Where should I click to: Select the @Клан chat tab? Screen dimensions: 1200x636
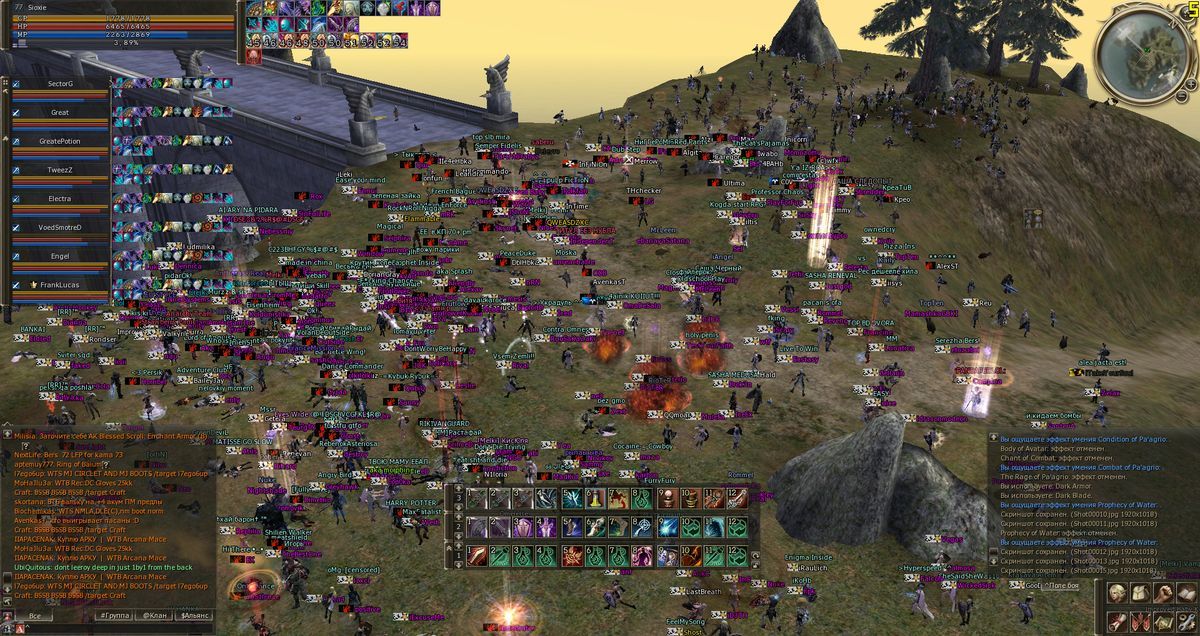[x=153, y=616]
